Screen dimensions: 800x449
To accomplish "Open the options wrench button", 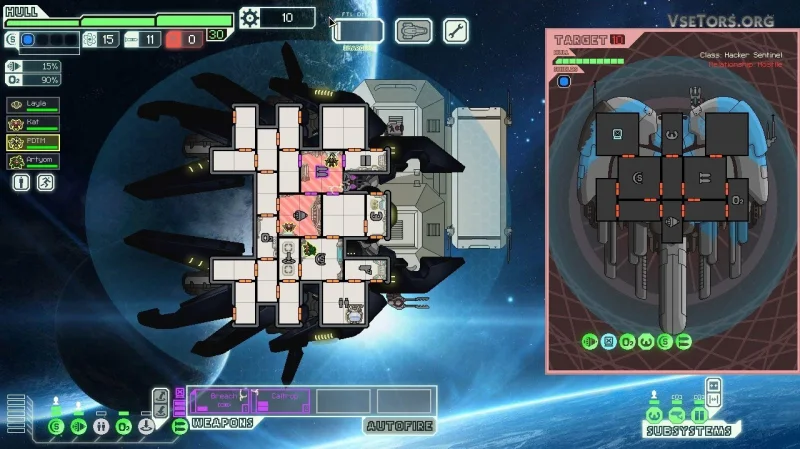I will pos(455,31).
